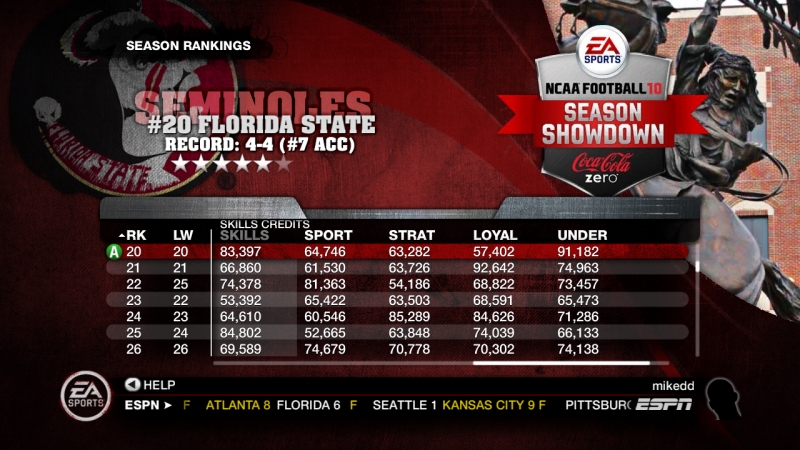Select the rank 26 row
This screenshot has height=450, width=800.
[x=400, y=347]
